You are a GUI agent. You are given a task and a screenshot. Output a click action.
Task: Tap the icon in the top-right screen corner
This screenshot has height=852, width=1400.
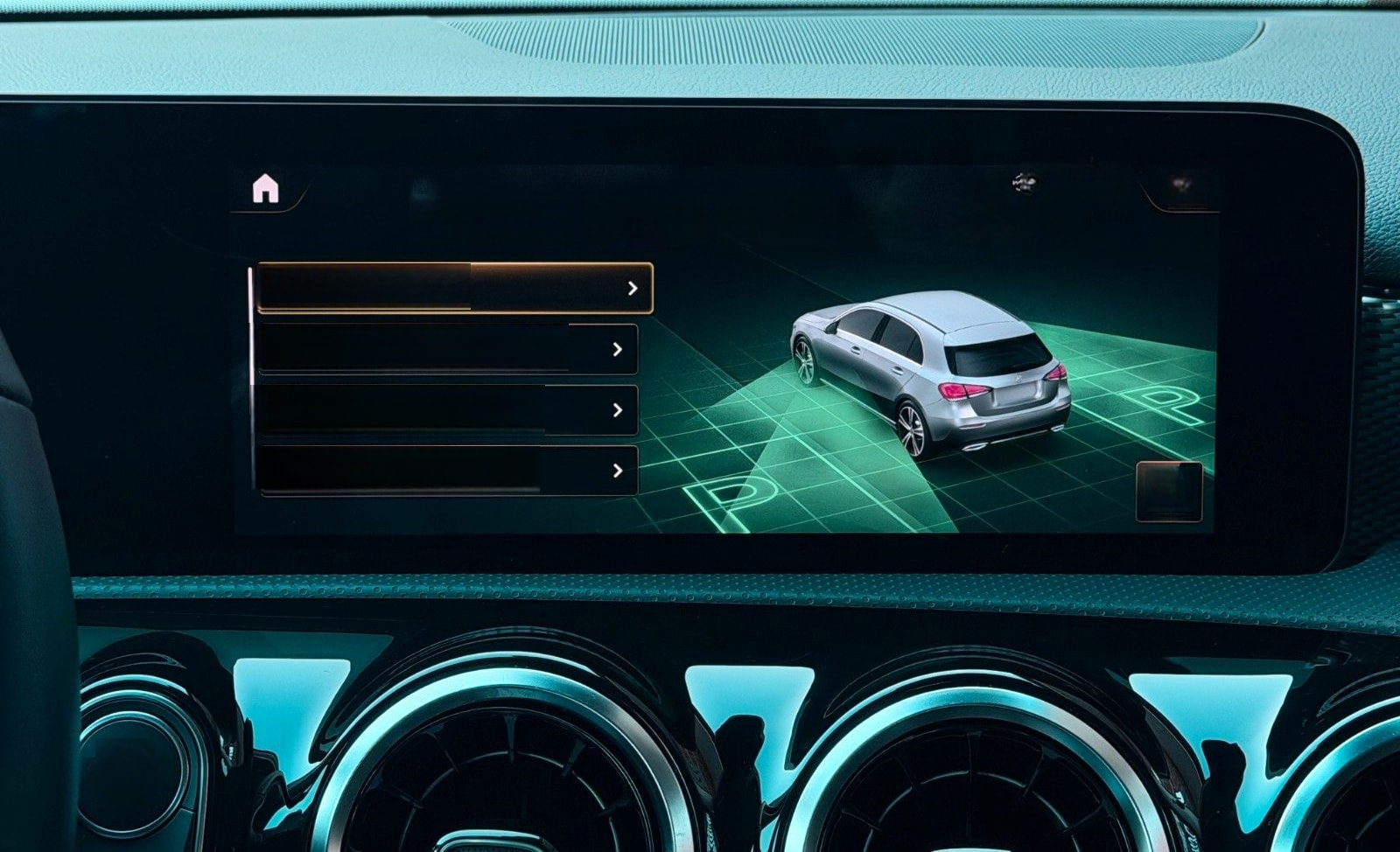[x=1179, y=184]
